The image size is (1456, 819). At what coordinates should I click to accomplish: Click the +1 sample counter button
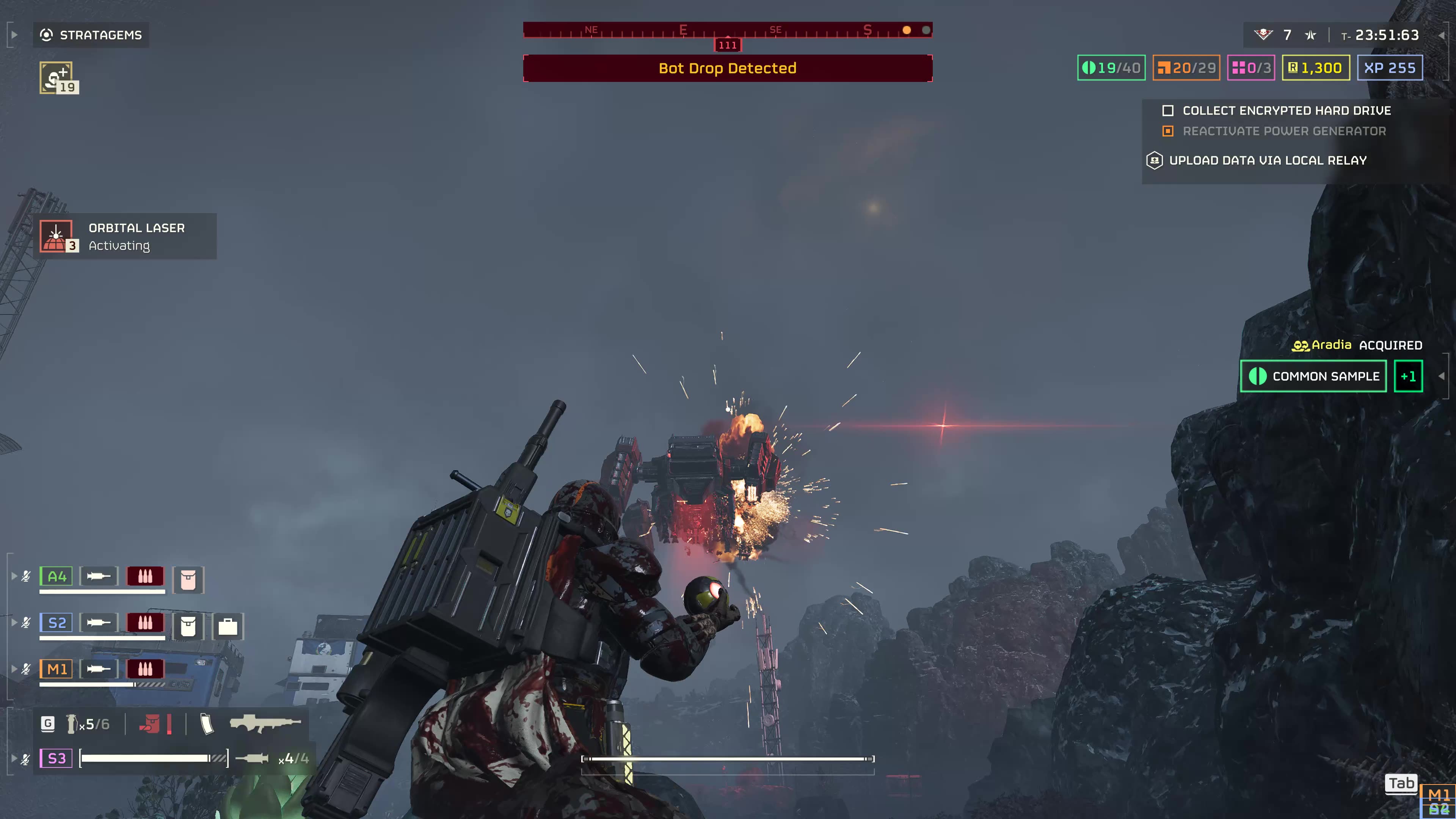[1408, 376]
